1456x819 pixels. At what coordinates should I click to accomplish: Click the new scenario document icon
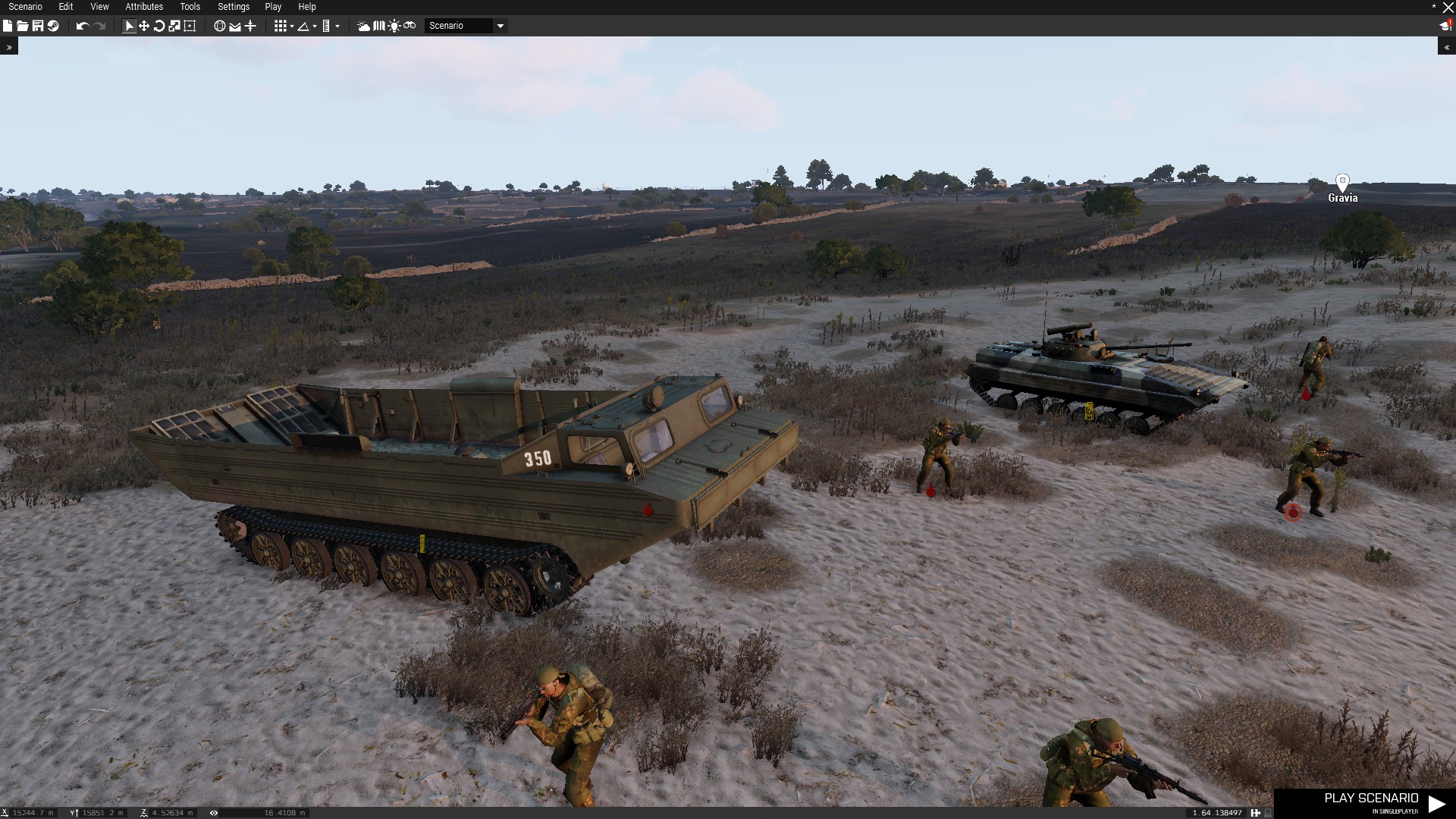(x=8, y=26)
